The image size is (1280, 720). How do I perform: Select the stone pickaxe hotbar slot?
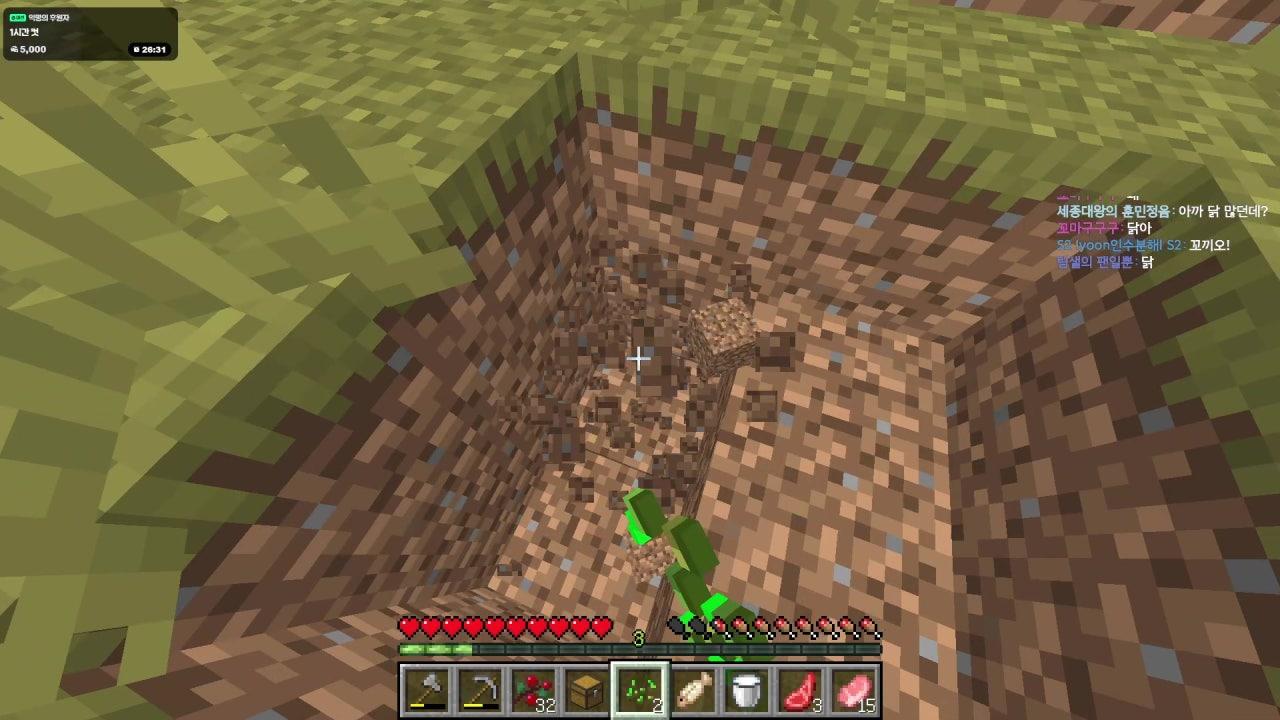coord(479,690)
